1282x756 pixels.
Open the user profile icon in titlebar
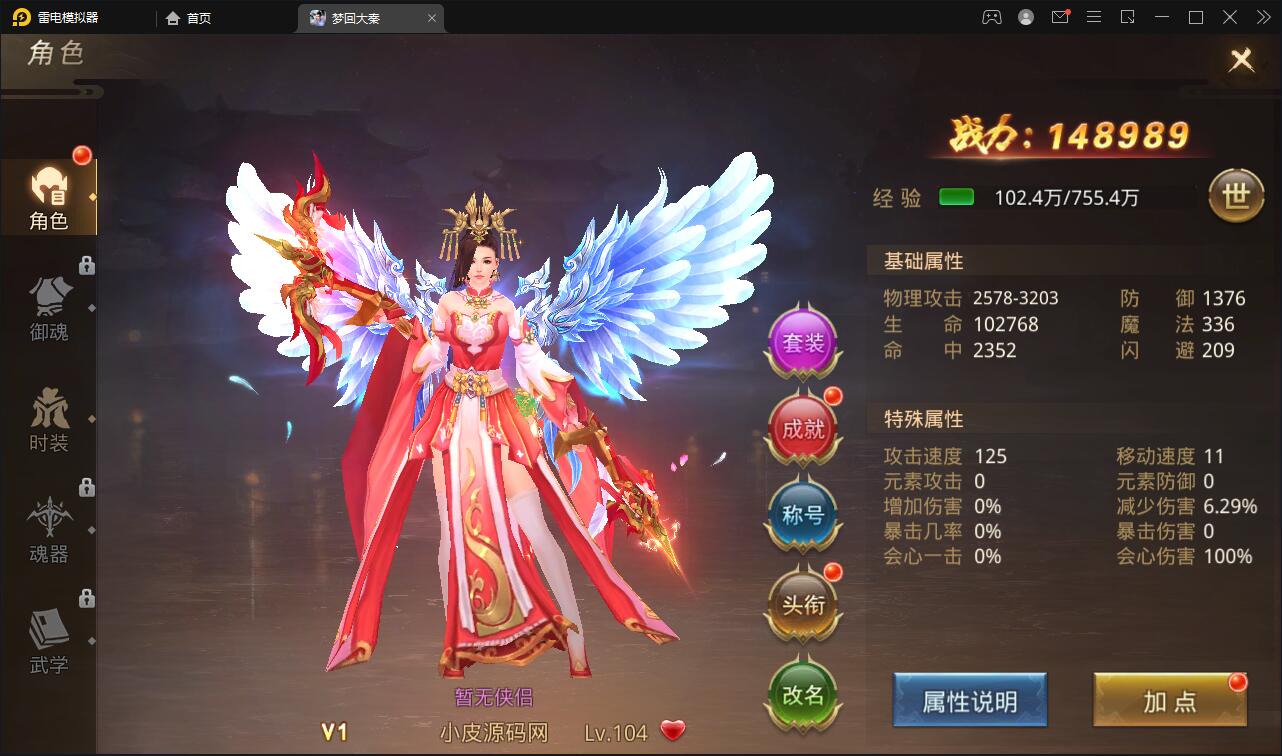tap(1025, 17)
